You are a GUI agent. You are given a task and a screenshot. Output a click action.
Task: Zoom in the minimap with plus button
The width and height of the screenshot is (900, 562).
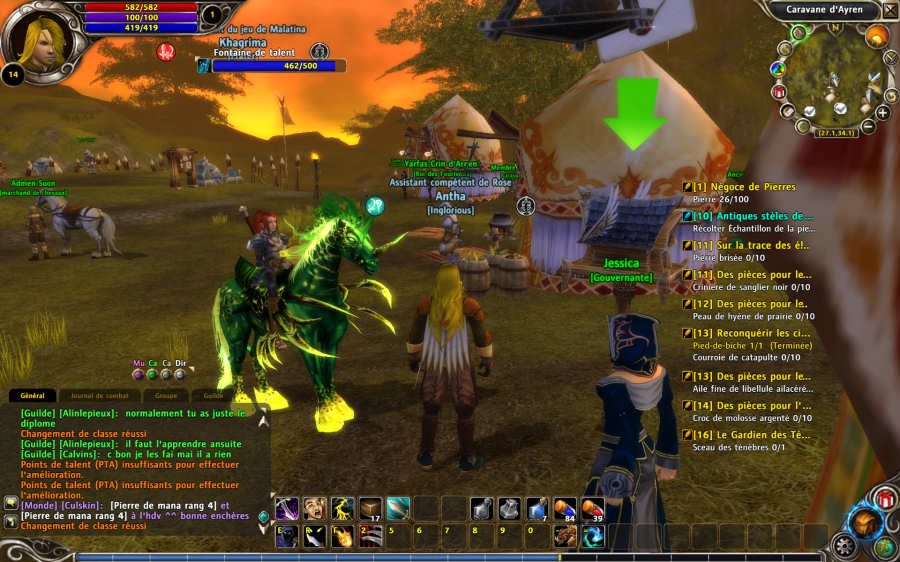tap(882, 113)
